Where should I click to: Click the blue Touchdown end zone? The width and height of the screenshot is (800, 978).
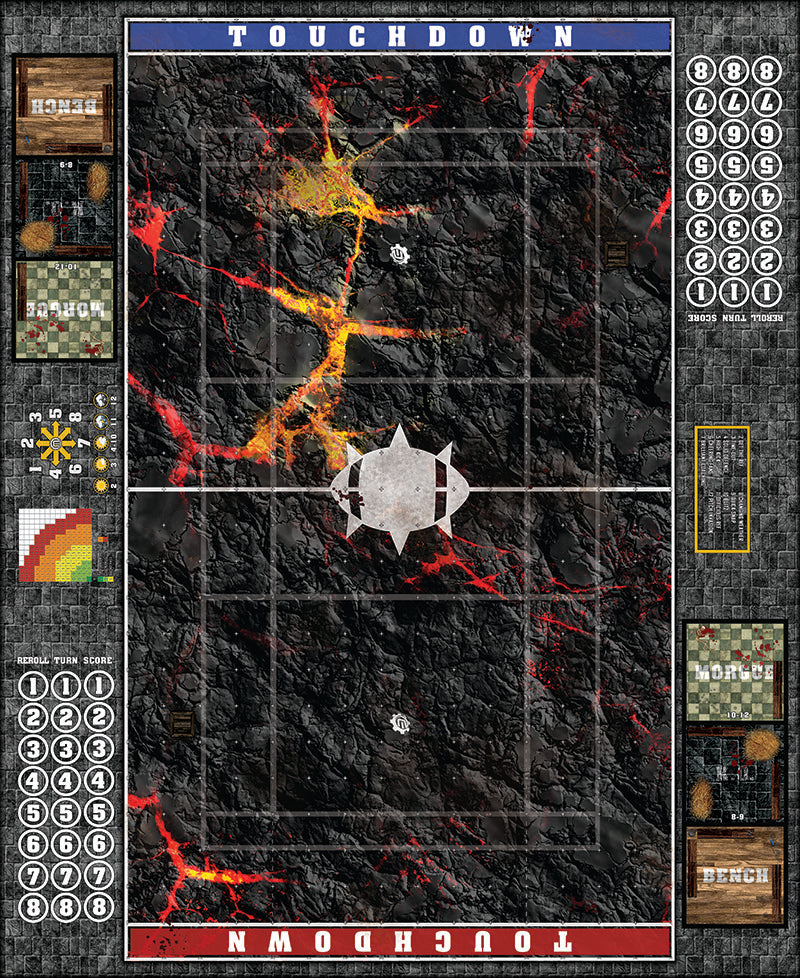tap(399, 36)
